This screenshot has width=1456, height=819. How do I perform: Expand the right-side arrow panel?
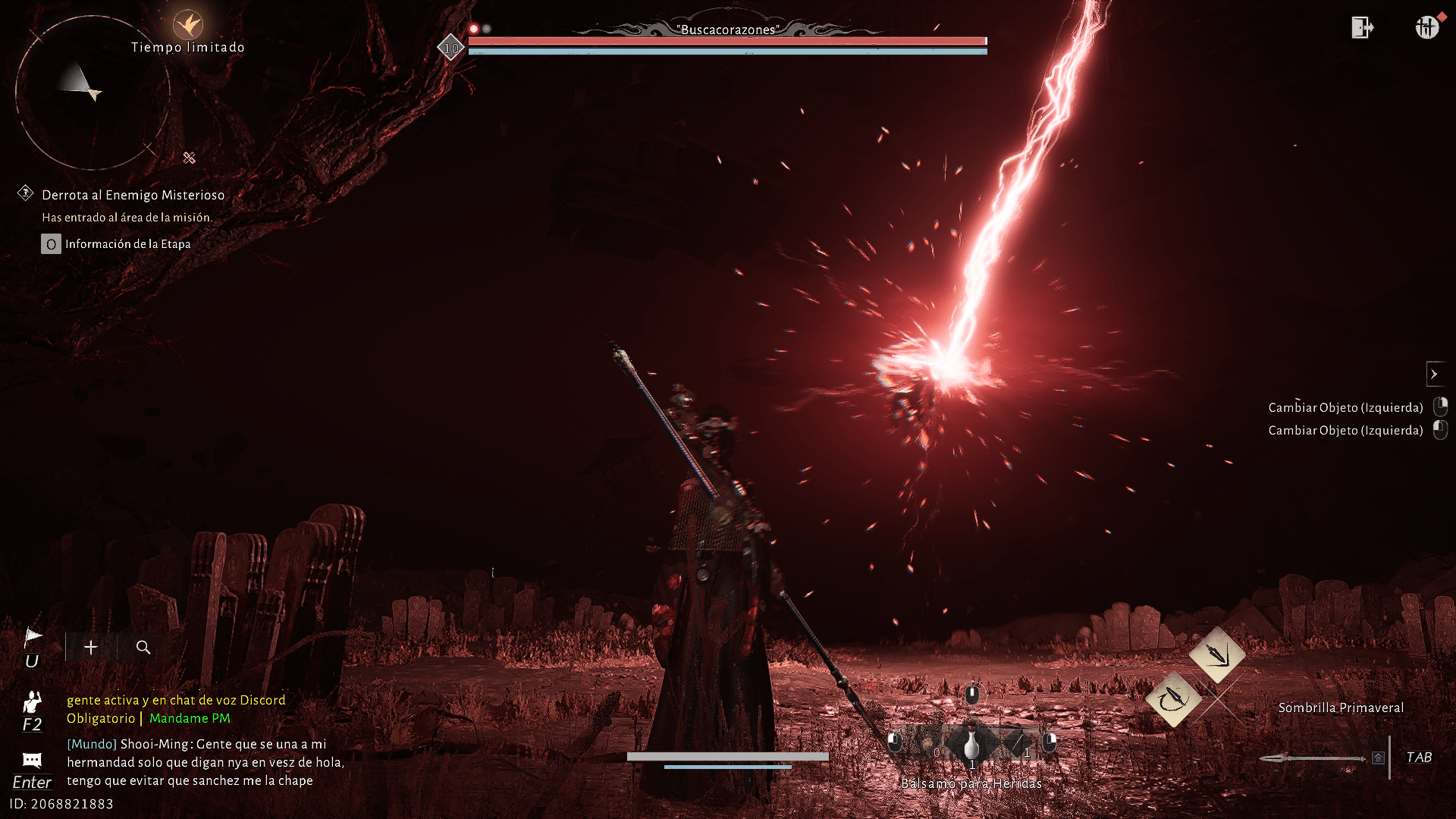[x=1434, y=374]
